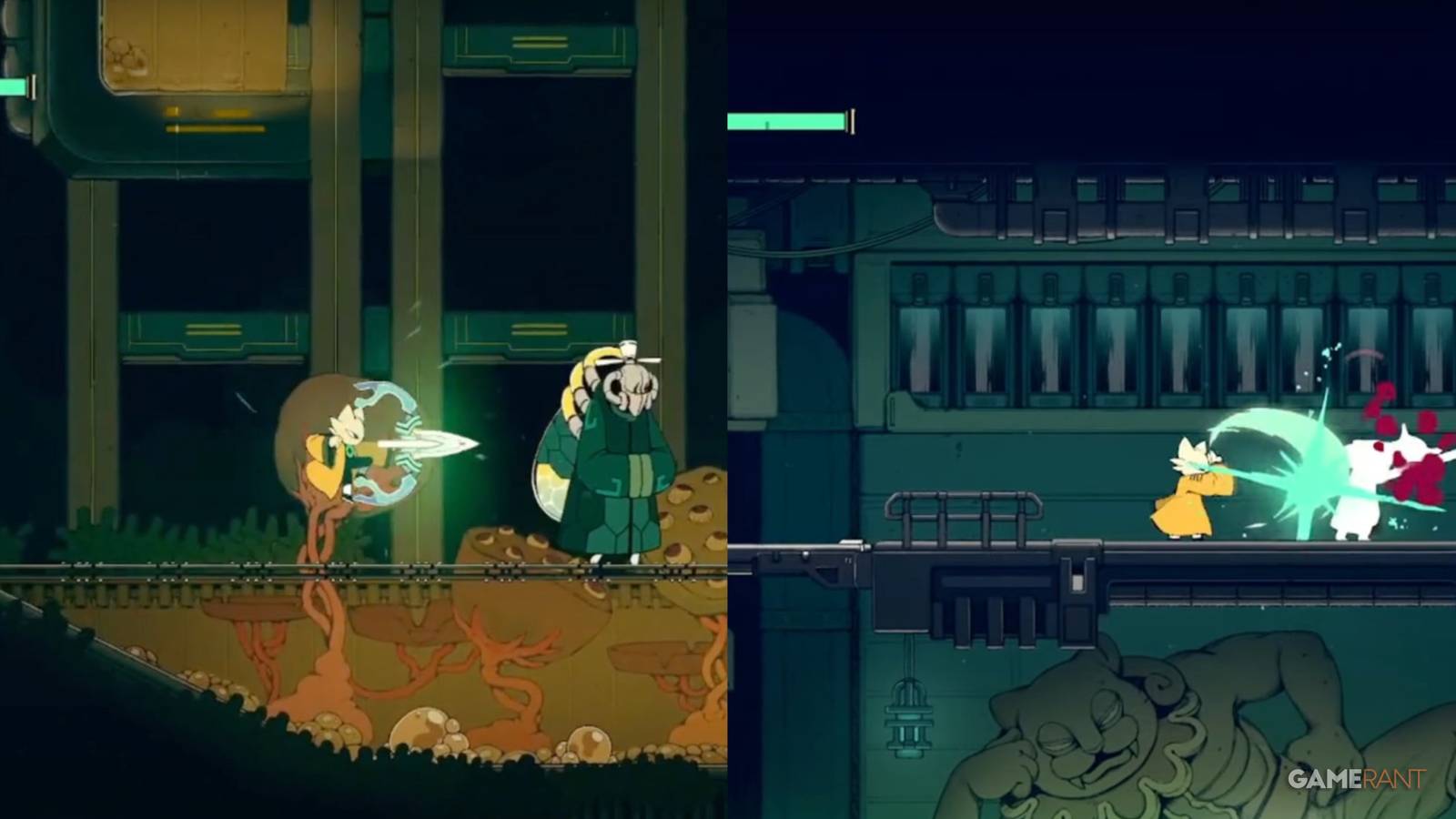Click the white enemy being struck
1456x819 pixels.
[1365, 478]
